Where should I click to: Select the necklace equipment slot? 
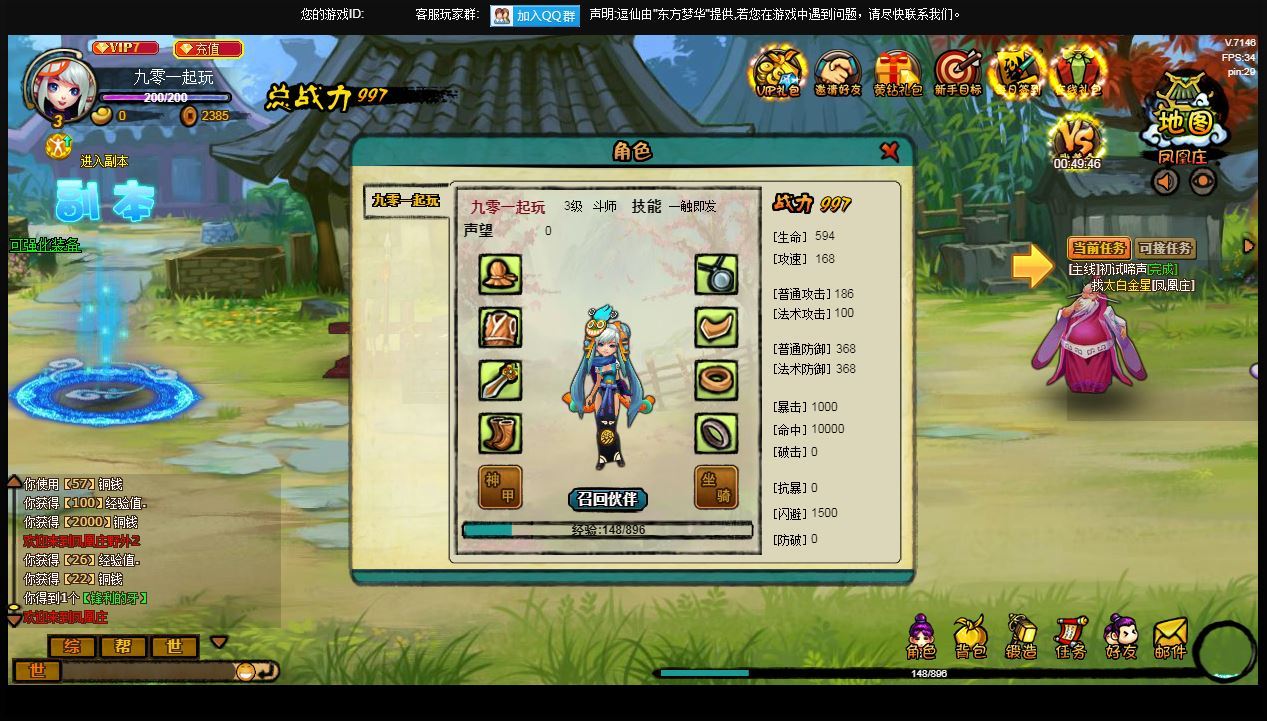coord(716,274)
